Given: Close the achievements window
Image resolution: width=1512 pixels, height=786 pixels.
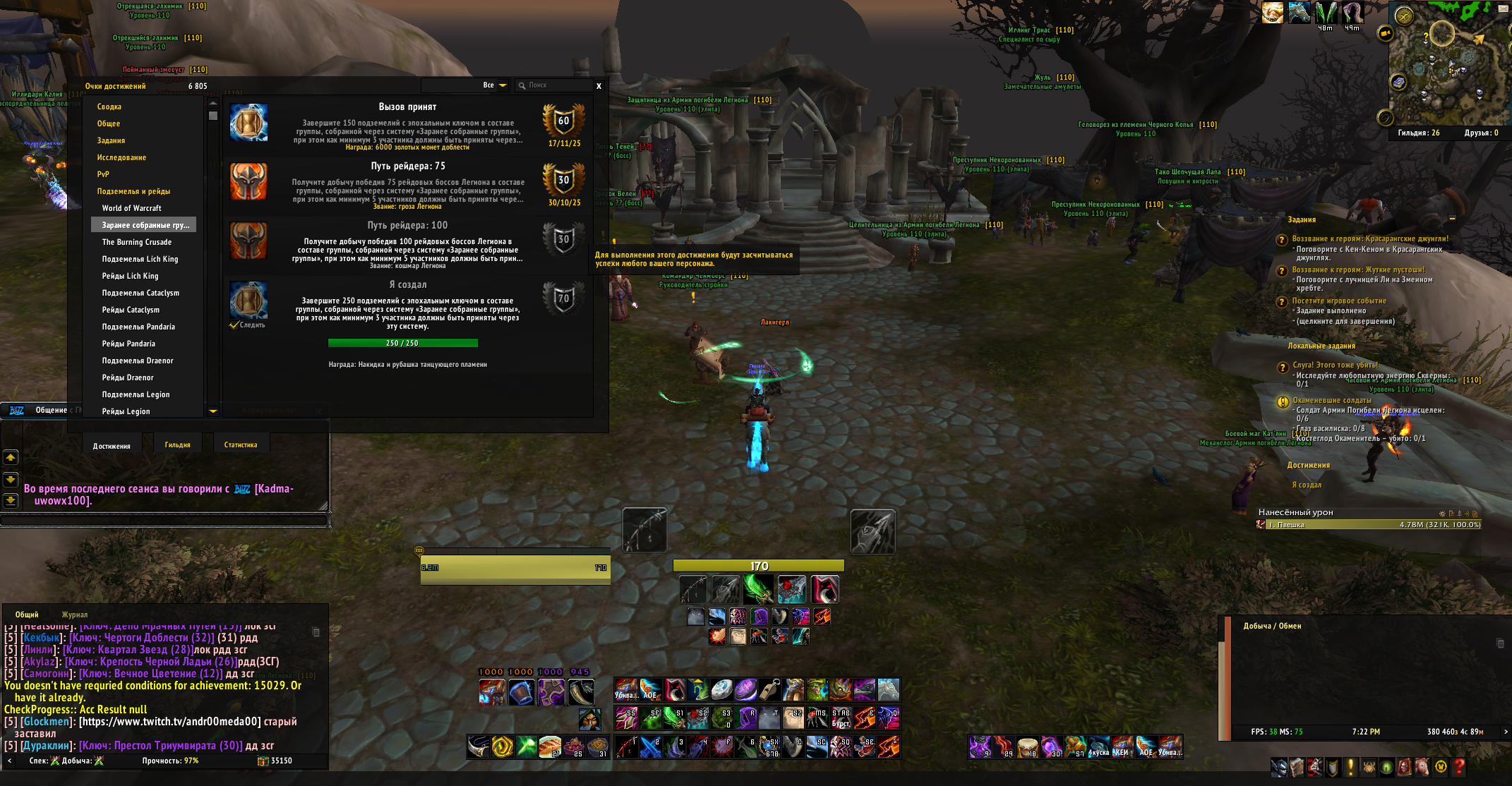Looking at the screenshot, I should click(x=599, y=86).
